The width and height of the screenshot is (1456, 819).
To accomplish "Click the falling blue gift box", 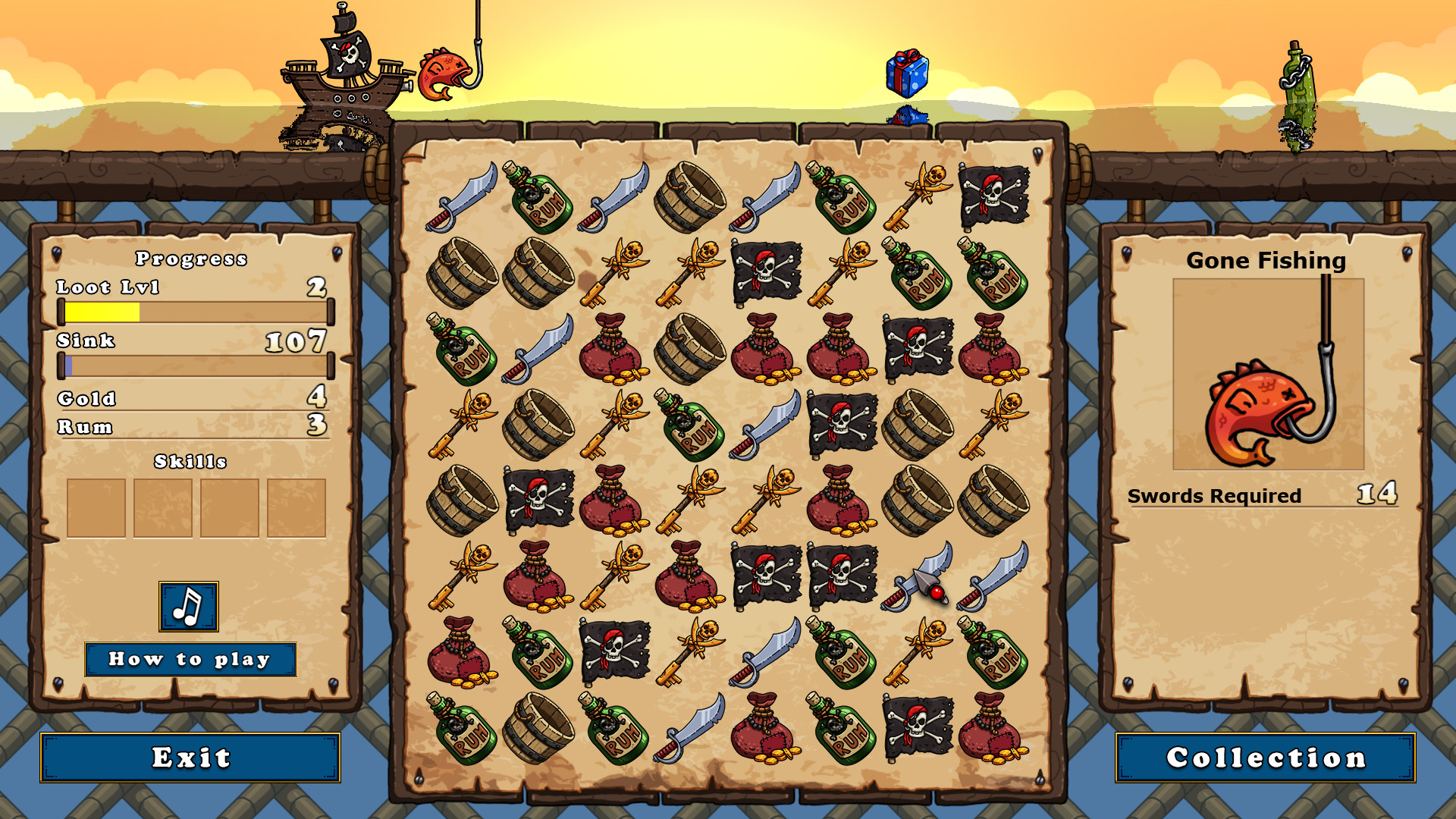I will [908, 72].
